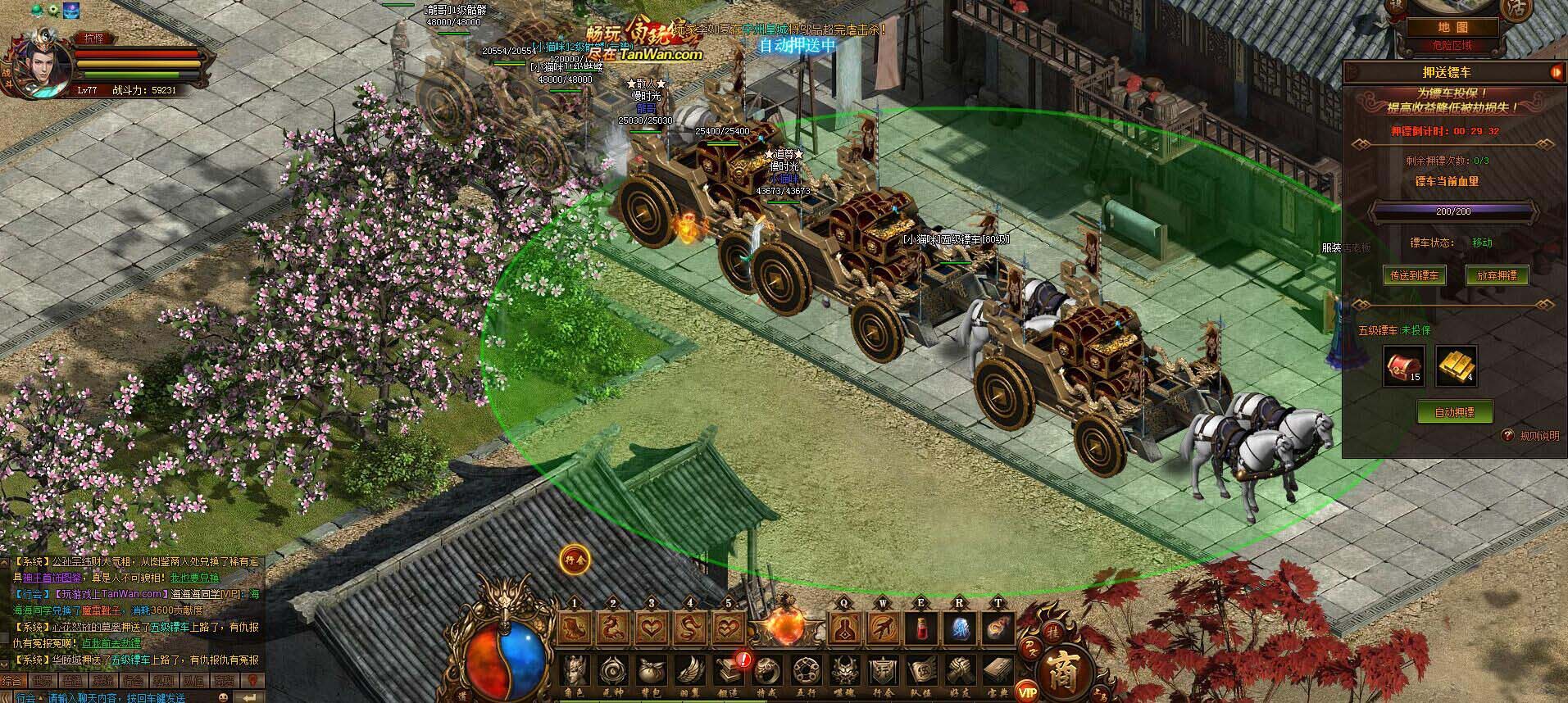Open the 羽翼 wings menu
The image size is (1568, 703).
coord(689,674)
